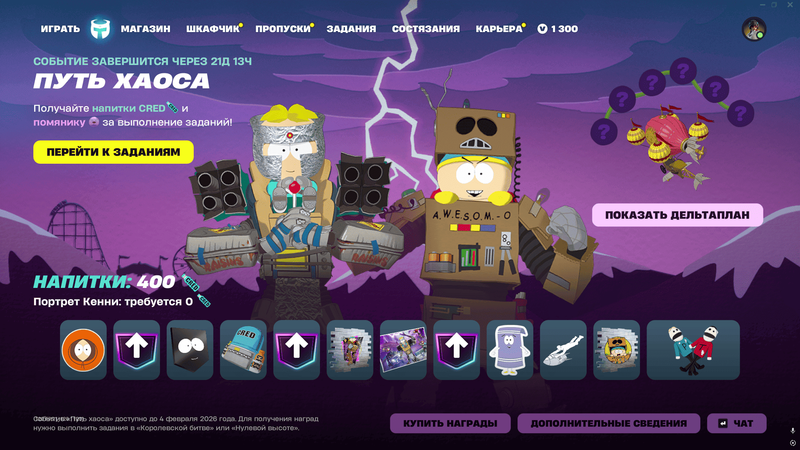Click the V-Bucks balance showing 1 300
Screen dimensions: 800x450
558,29
